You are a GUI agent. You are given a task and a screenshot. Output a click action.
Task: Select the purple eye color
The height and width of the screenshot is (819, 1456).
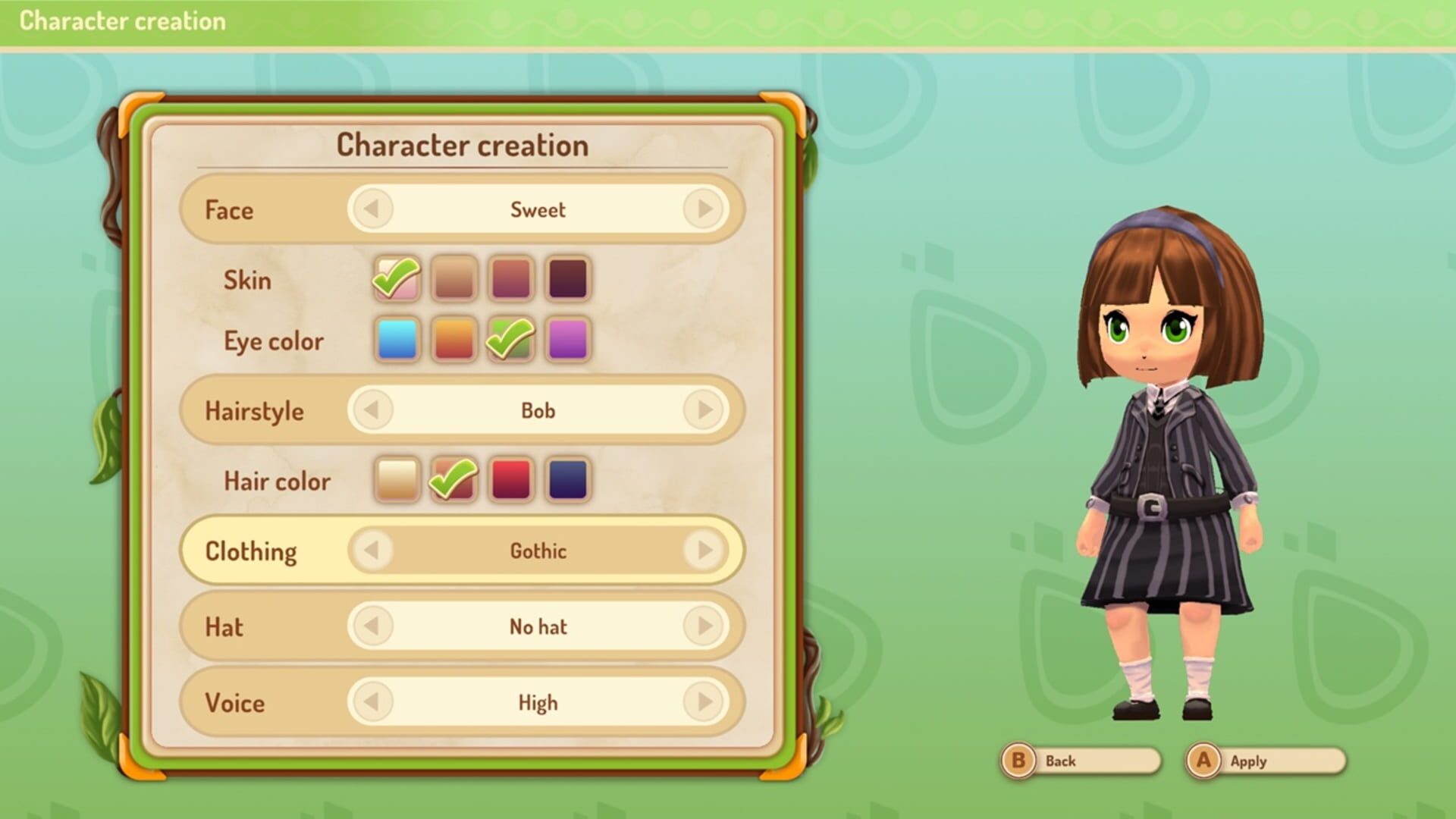tap(569, 340)
